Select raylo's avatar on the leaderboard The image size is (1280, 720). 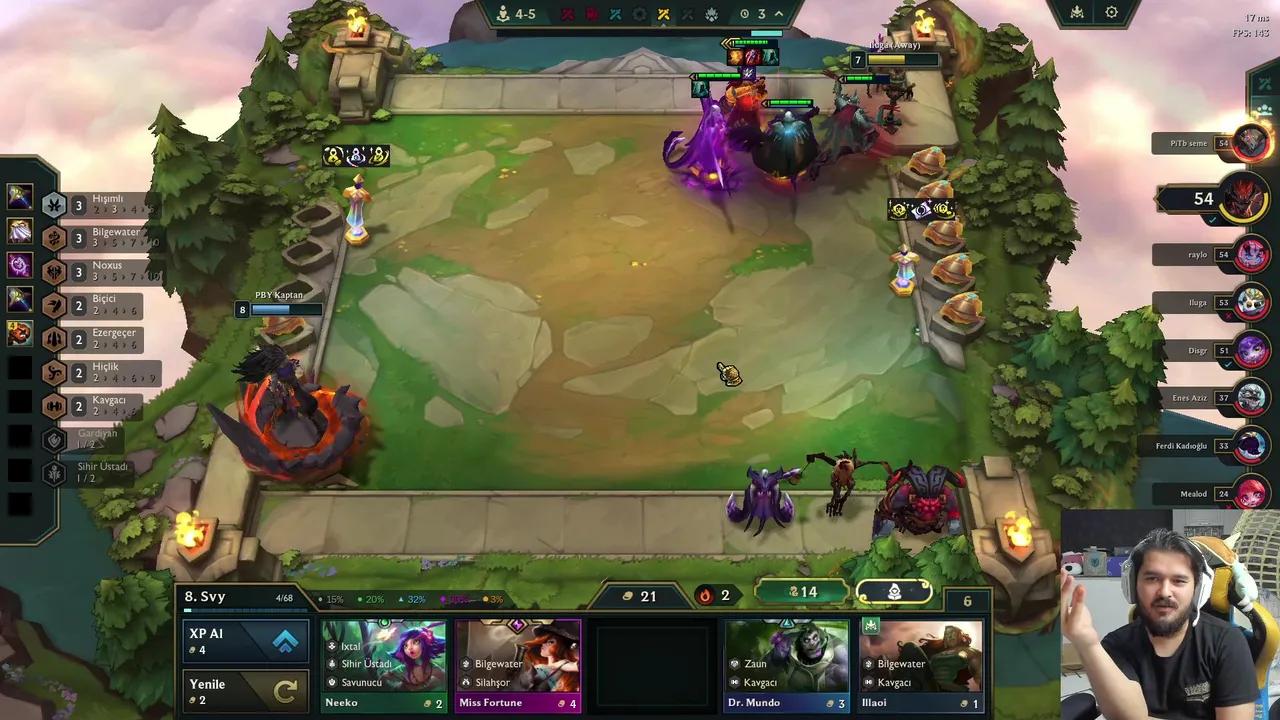coord(1251,254)
